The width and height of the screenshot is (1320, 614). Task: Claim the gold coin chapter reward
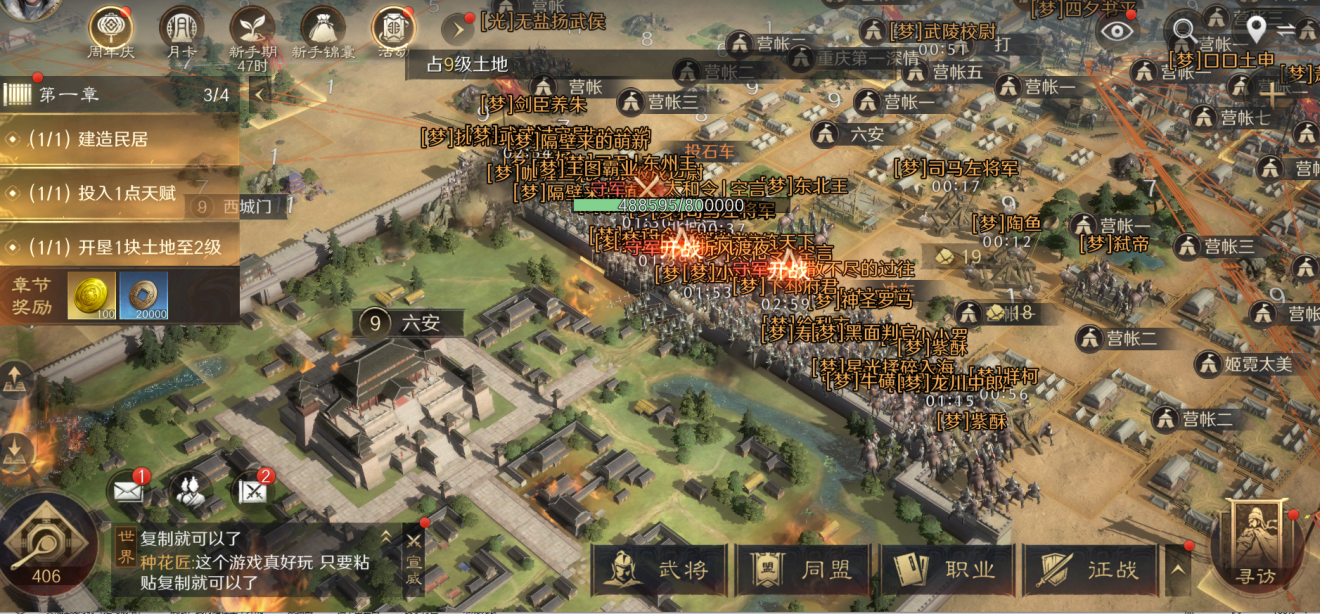click(91, 297)
